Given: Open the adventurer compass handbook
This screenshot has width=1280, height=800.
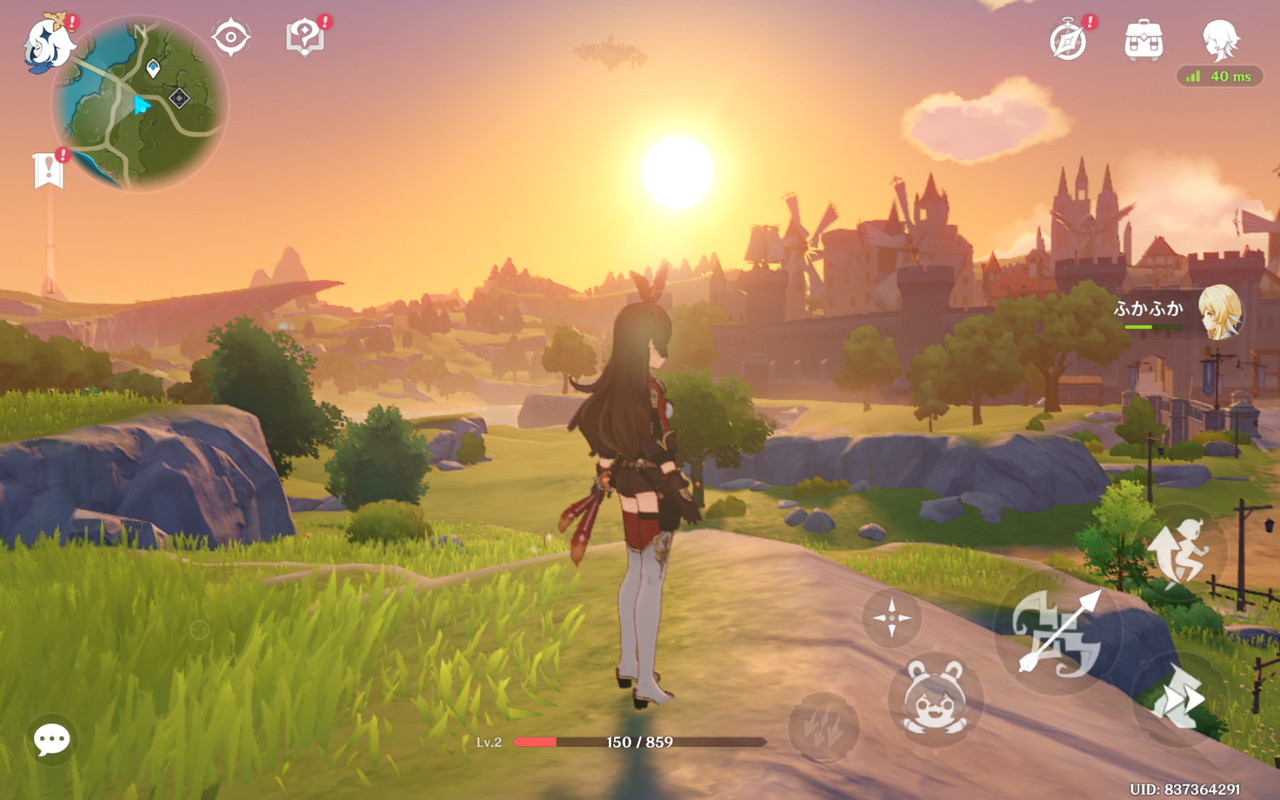Looking at the screenshot, I should coord(1068,40).
